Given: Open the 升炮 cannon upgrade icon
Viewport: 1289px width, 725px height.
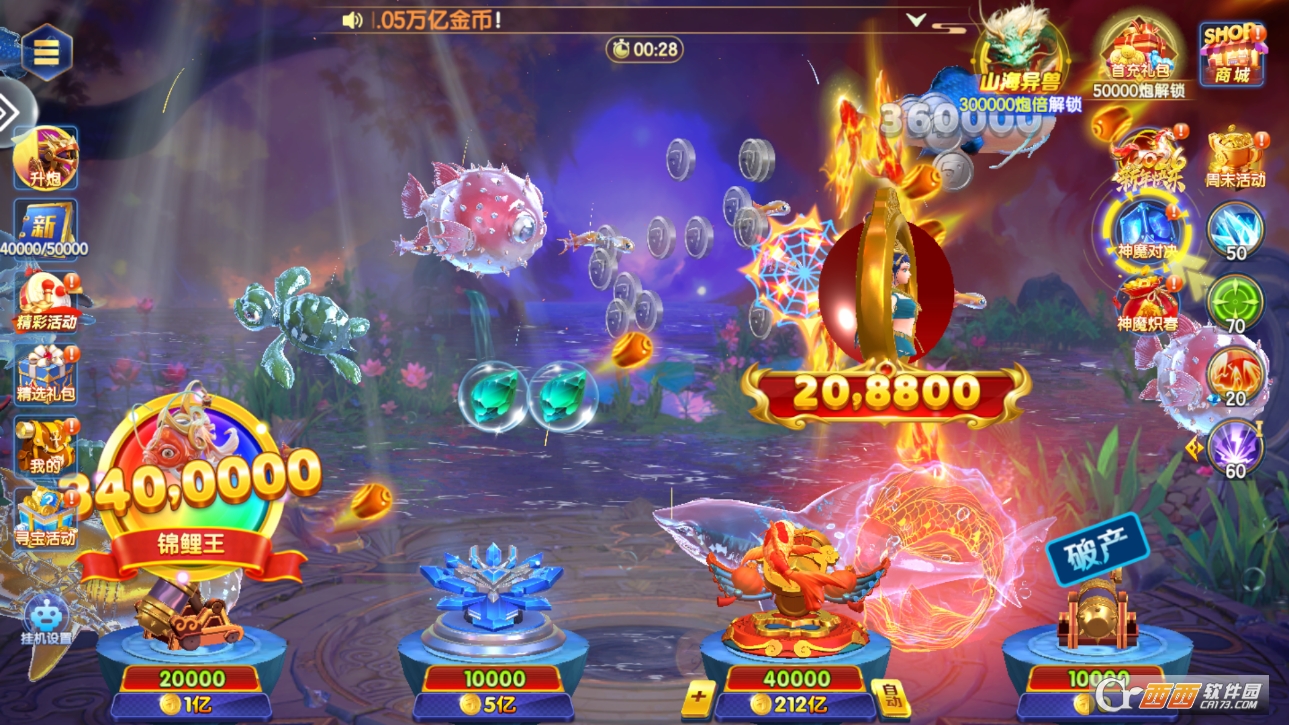Looking at the screenshot, I should tap(45, 158).
